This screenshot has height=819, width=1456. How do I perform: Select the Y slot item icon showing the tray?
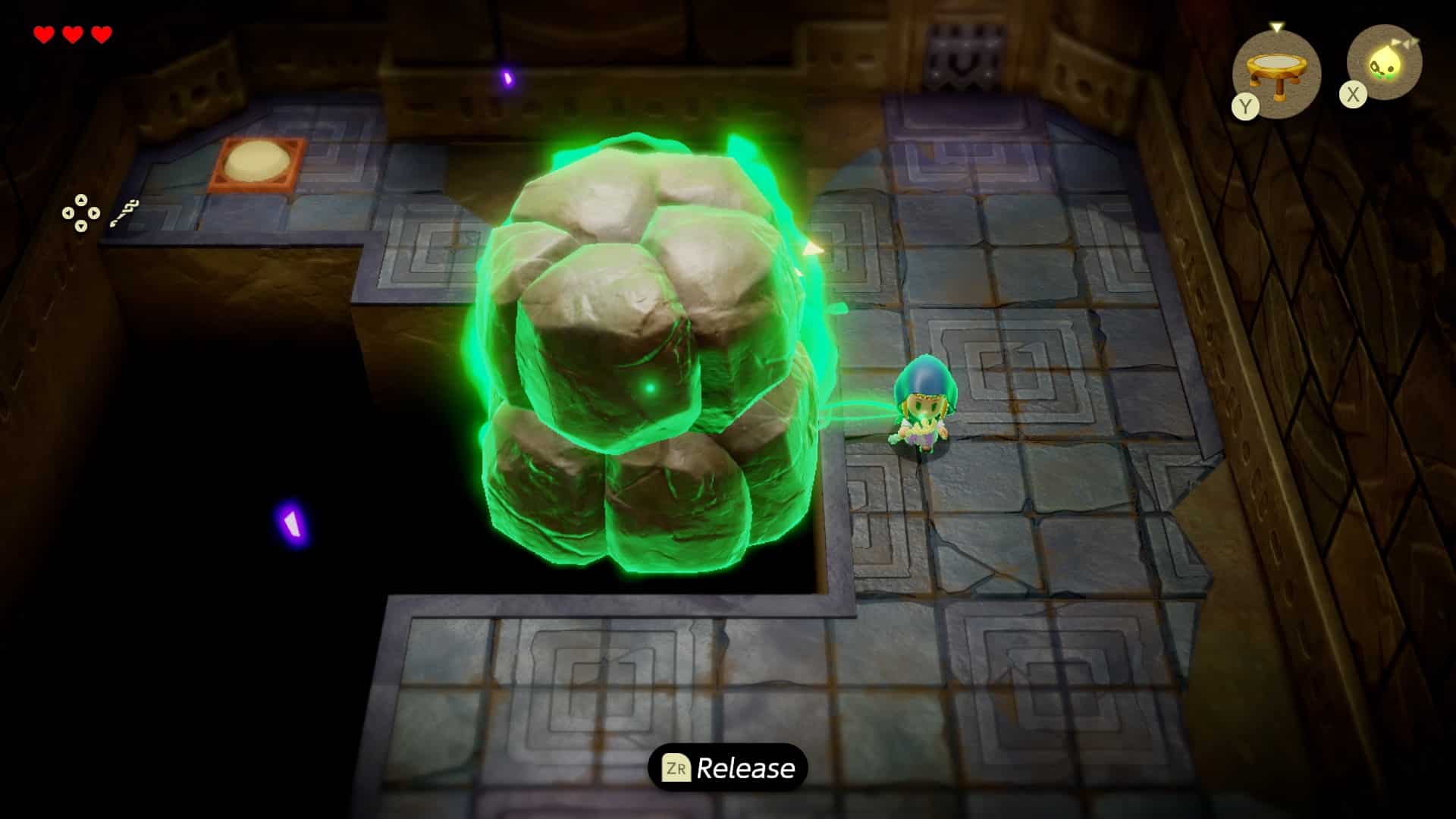[x=1276, y=67]
